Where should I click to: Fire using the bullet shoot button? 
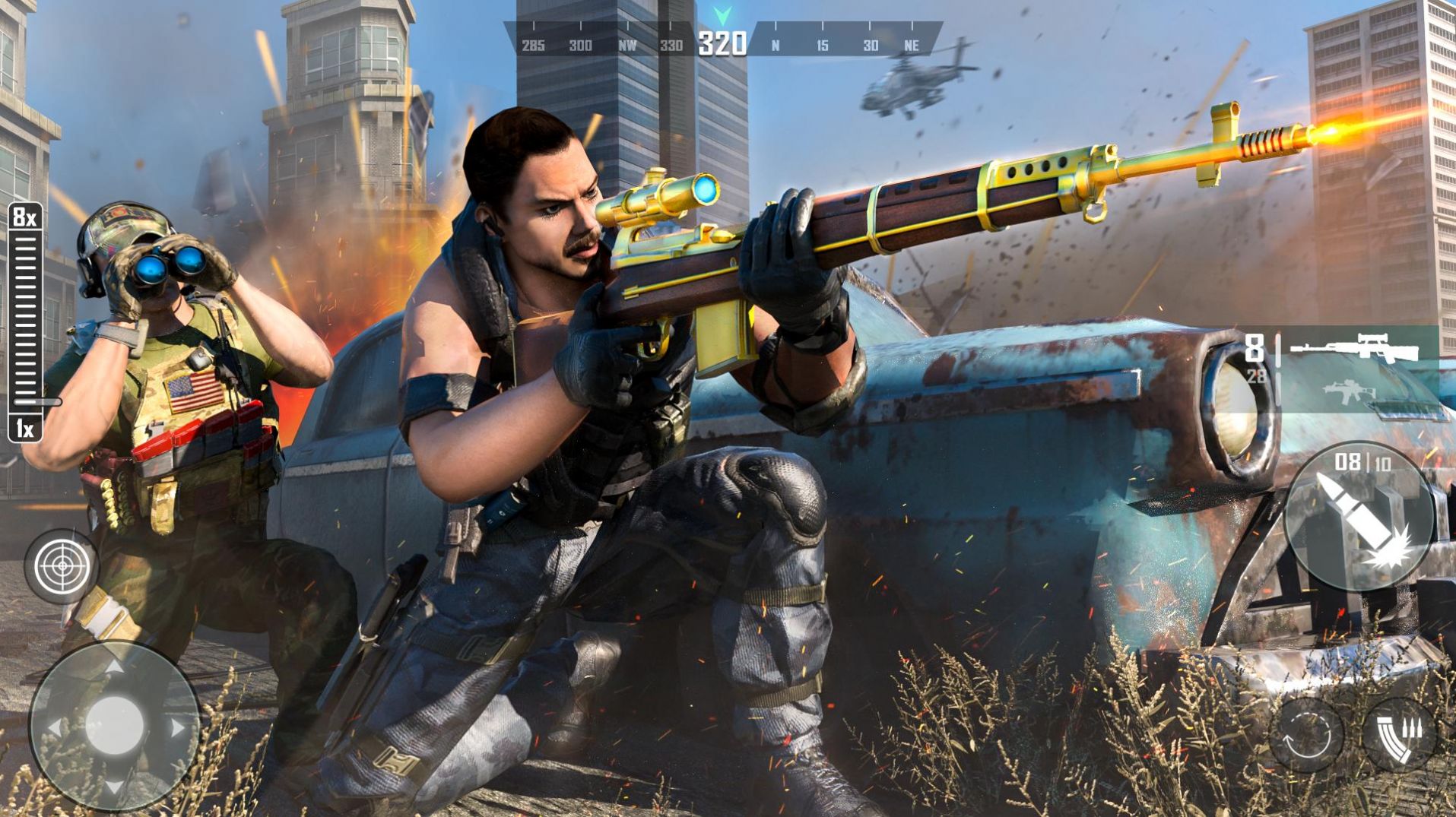coord(1359,517)
